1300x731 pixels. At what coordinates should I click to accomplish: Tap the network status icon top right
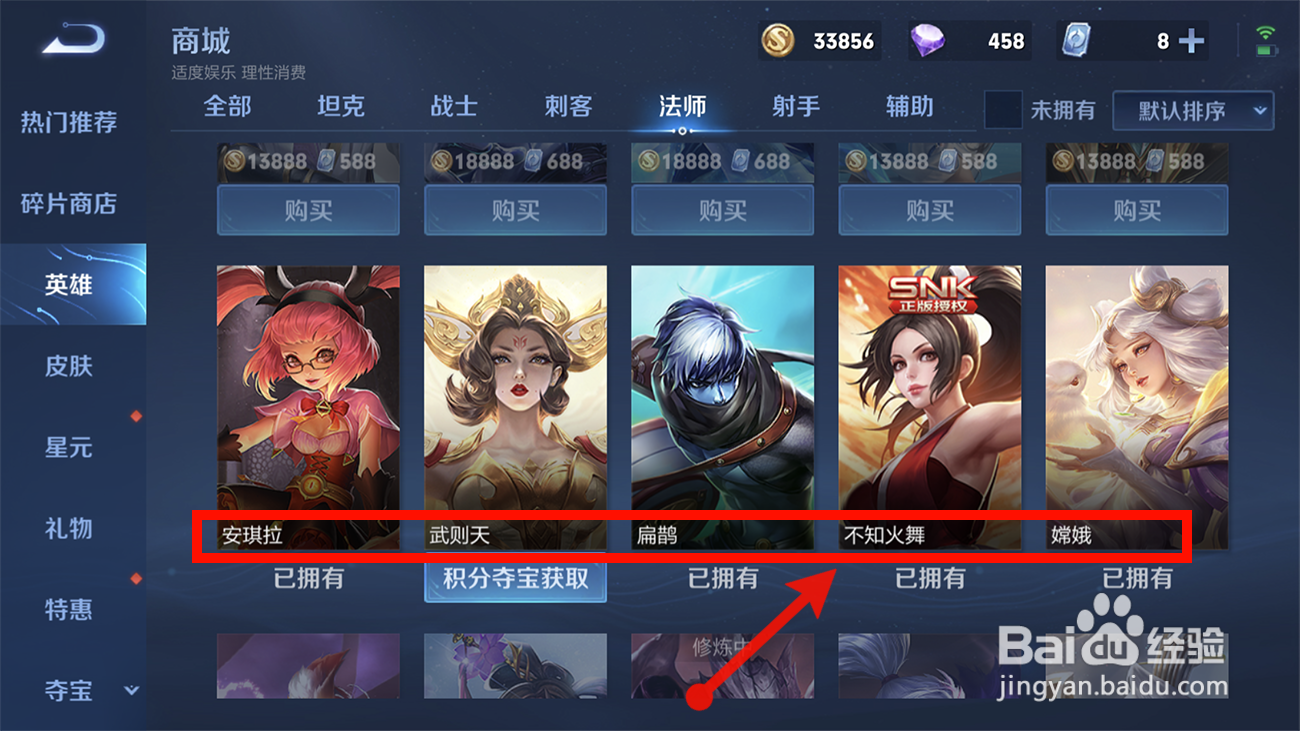(1267, 31)
